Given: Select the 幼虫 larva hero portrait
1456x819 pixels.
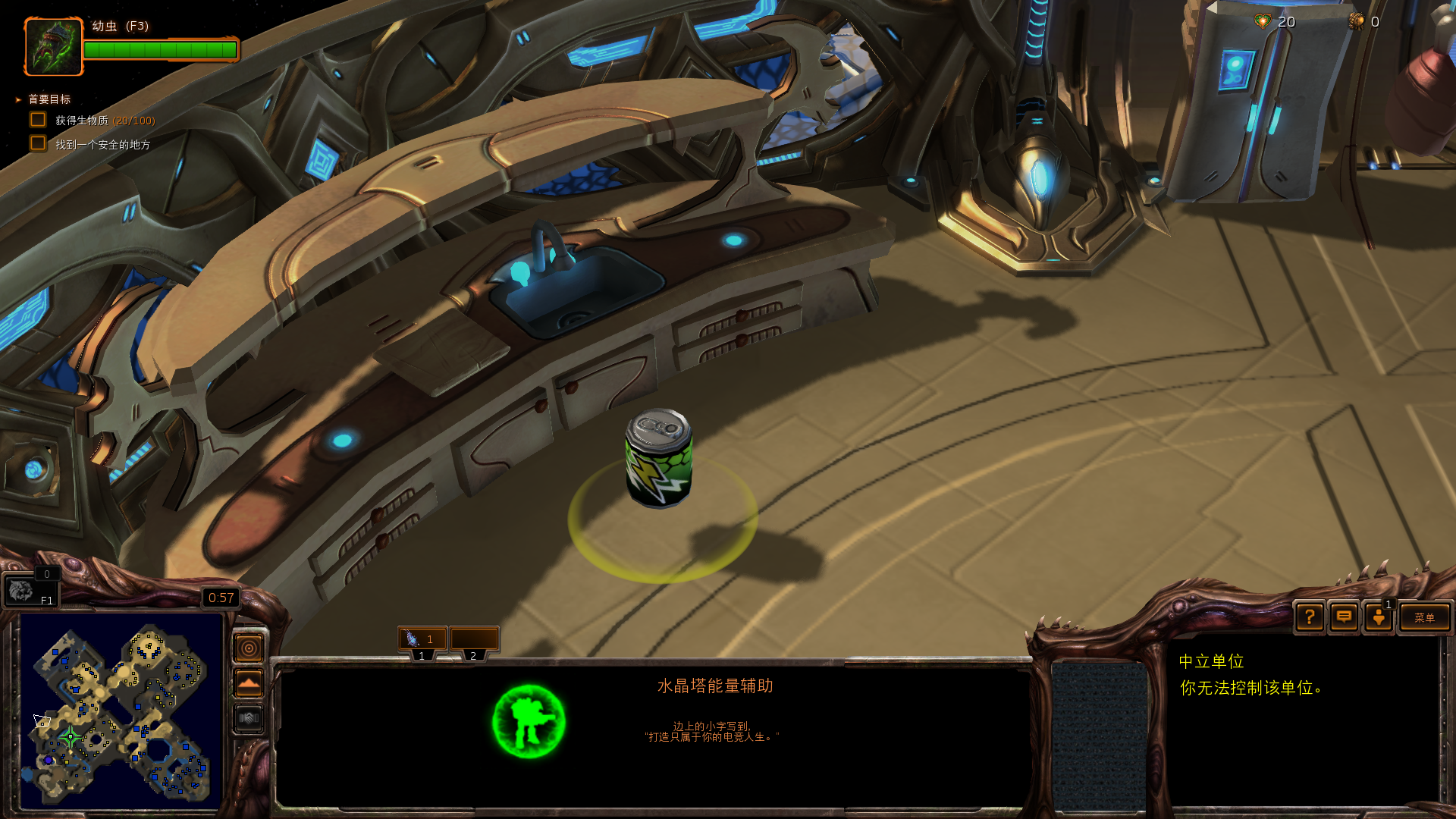Looking at the screenshot, I should click(53, 47).
